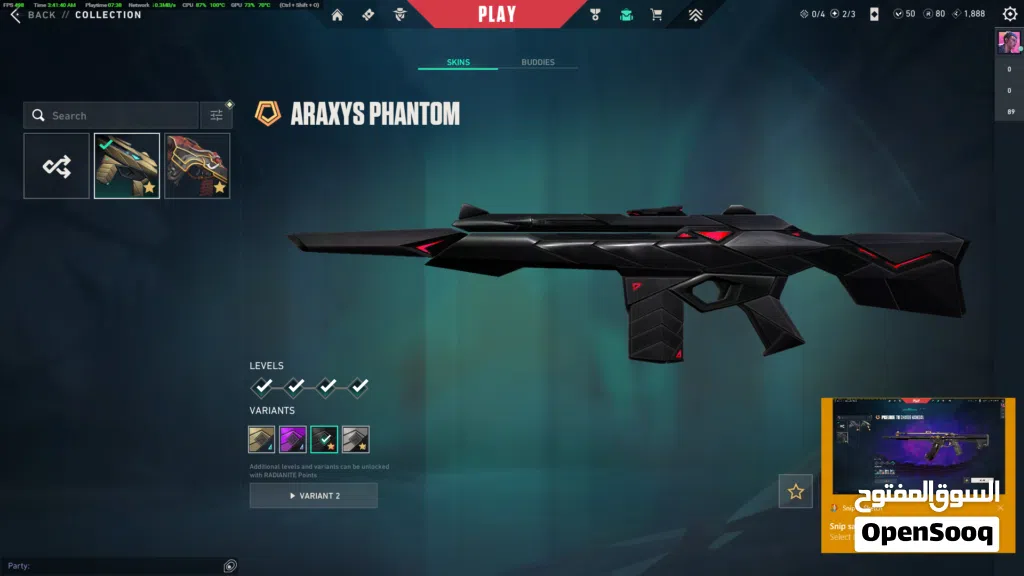The width and height of the screenshot is (1024, 576).
Task: Favorite this skin with the star button
Action: pyautogui.click(x=796, y=491)
